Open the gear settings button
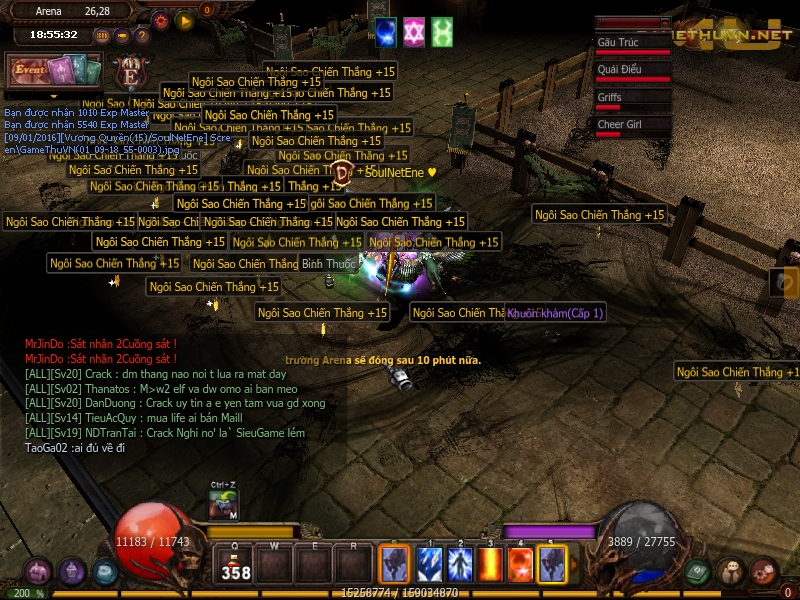 160,19
